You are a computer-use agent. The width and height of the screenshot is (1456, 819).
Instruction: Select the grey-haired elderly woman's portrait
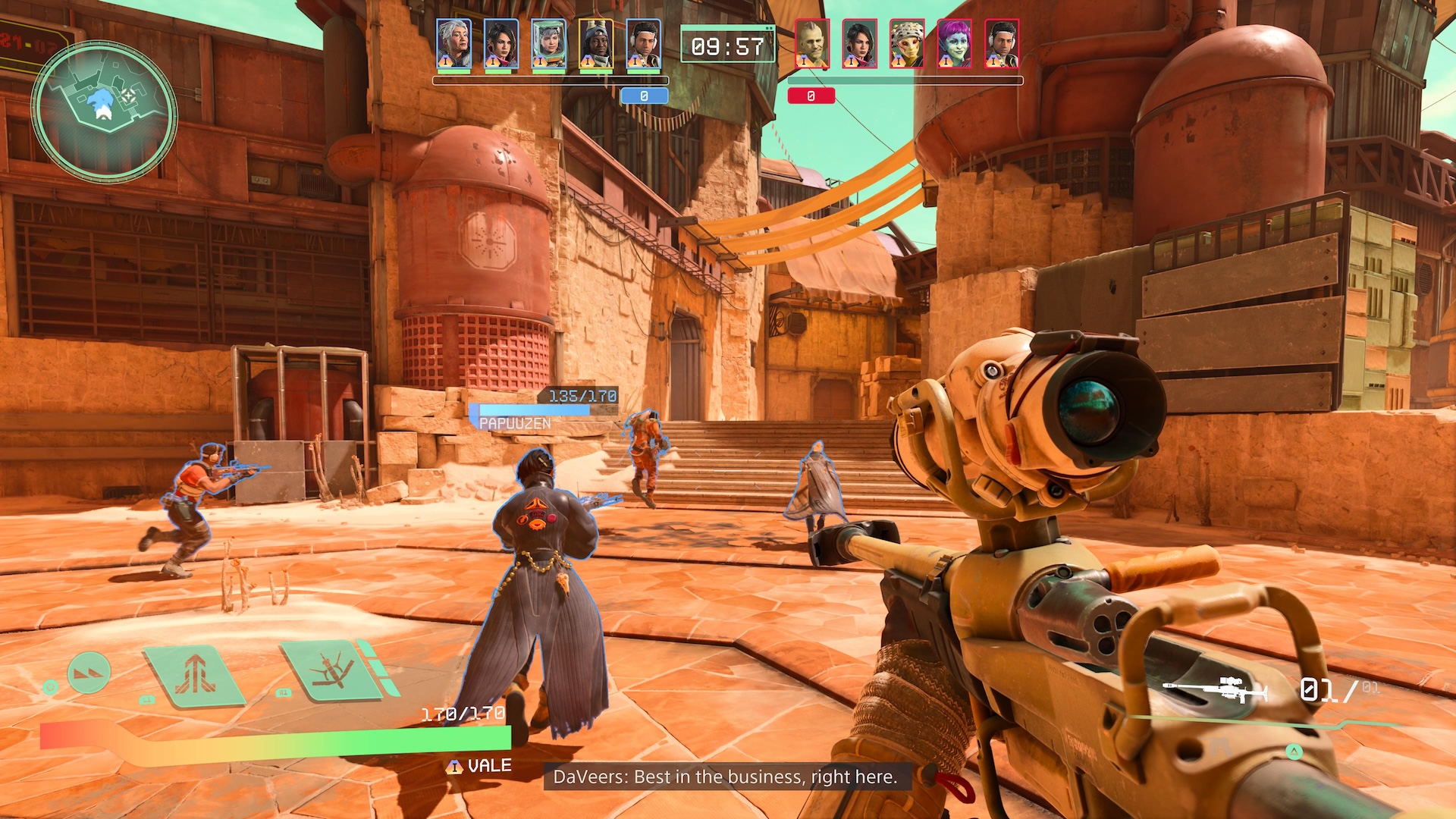coord(453,45)
